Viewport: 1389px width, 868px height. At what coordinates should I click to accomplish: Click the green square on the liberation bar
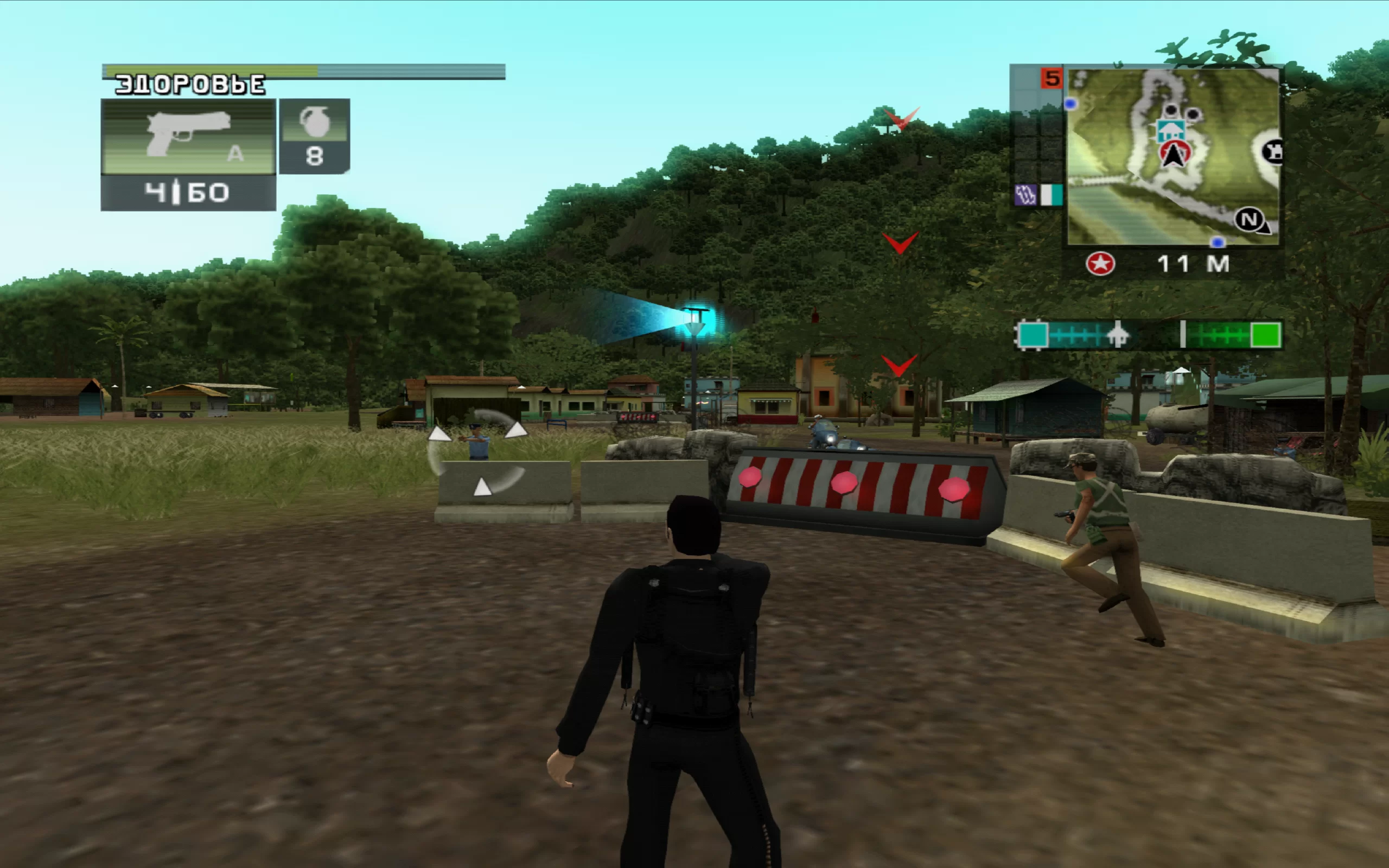pyautogui.click(x=1265, y=335)
